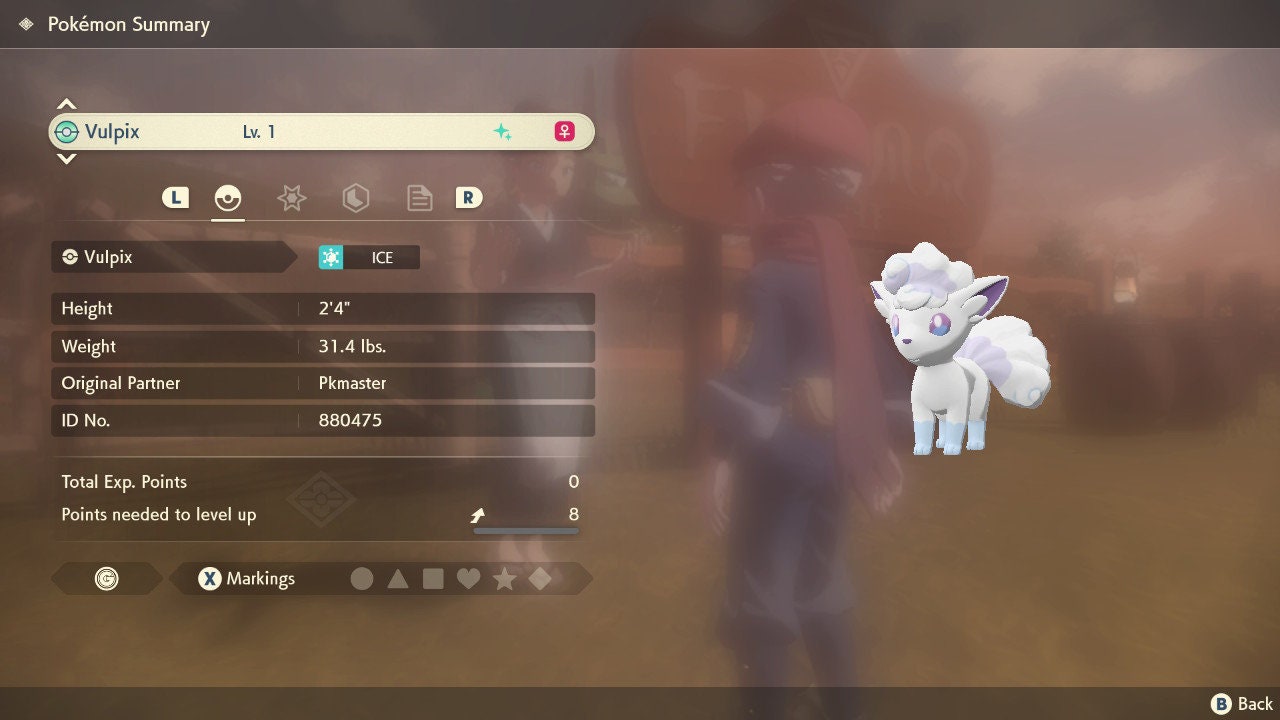
Task: Open the memo tab with document icon
Action: [x=419, y=198]
